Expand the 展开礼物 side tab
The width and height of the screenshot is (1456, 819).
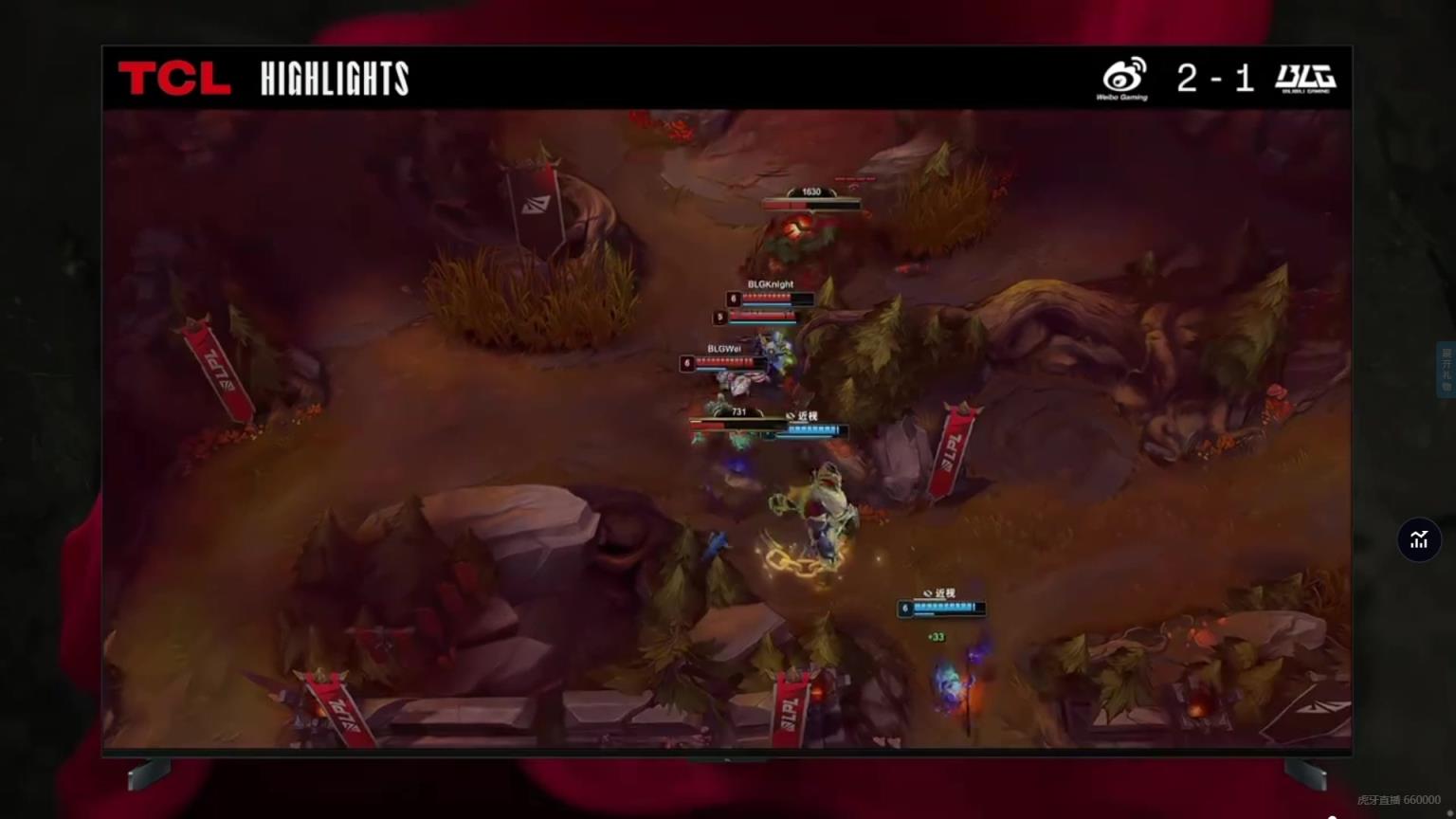(x=1446, y=370)
